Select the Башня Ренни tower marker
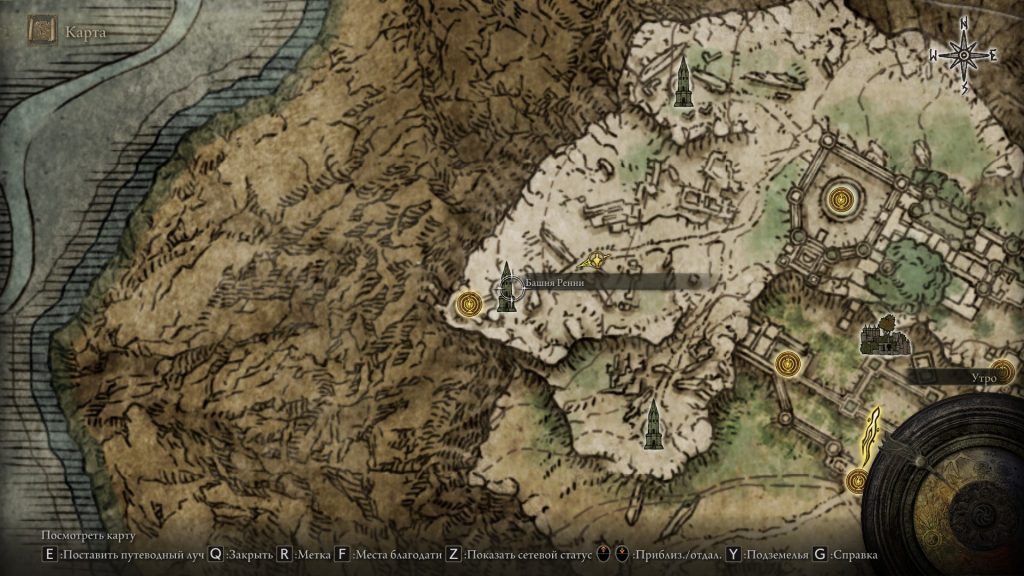The image size is (1024, 576). pyautogui.click(x=507, y=287)
